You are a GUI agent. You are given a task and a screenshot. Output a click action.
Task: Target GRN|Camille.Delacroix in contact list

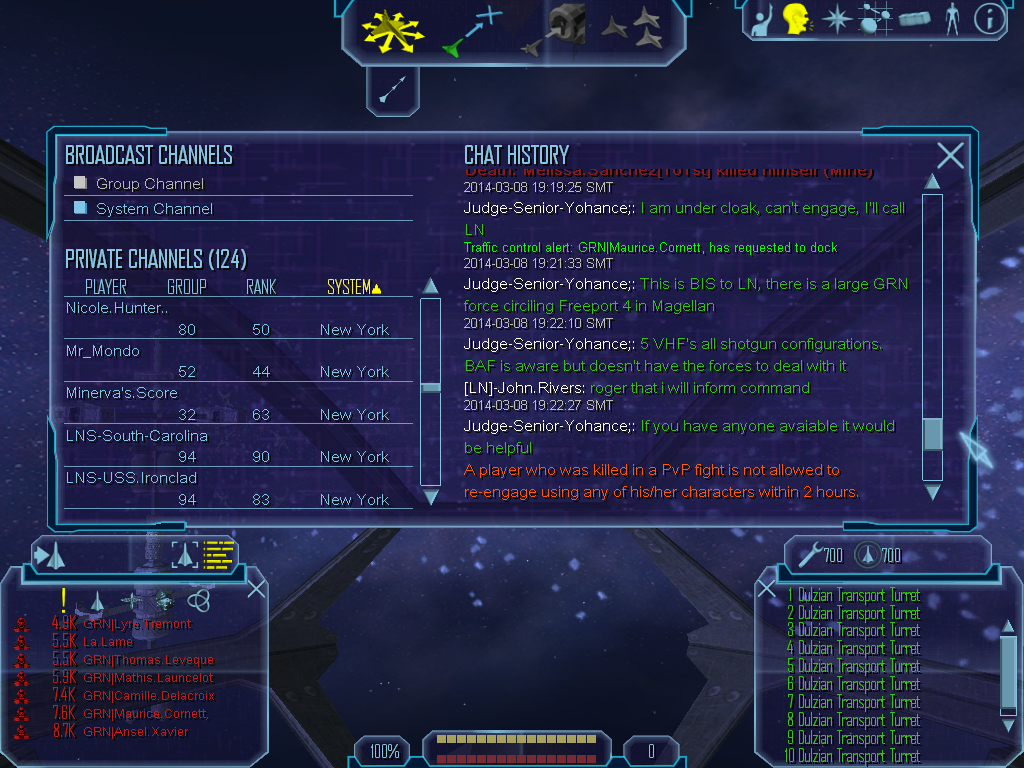pyautogui.click(x=149, y=696)
